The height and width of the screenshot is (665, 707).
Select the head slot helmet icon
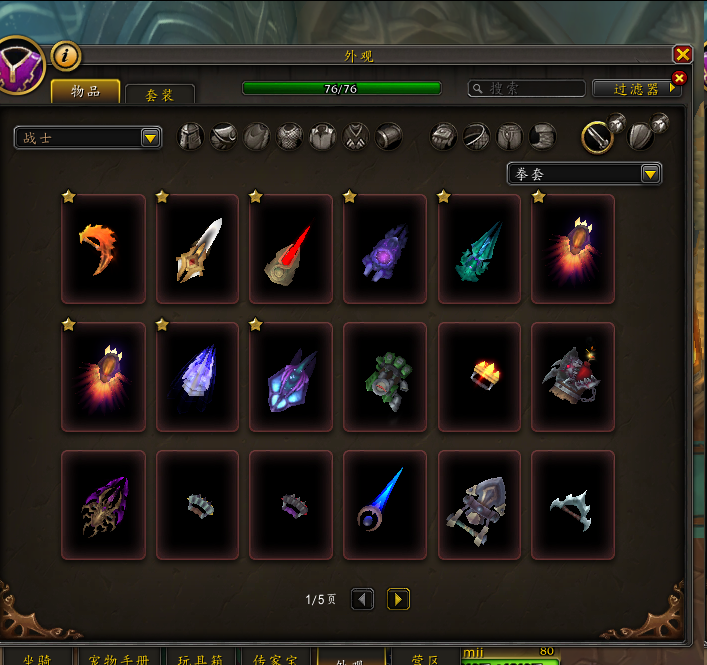(191, 136)
